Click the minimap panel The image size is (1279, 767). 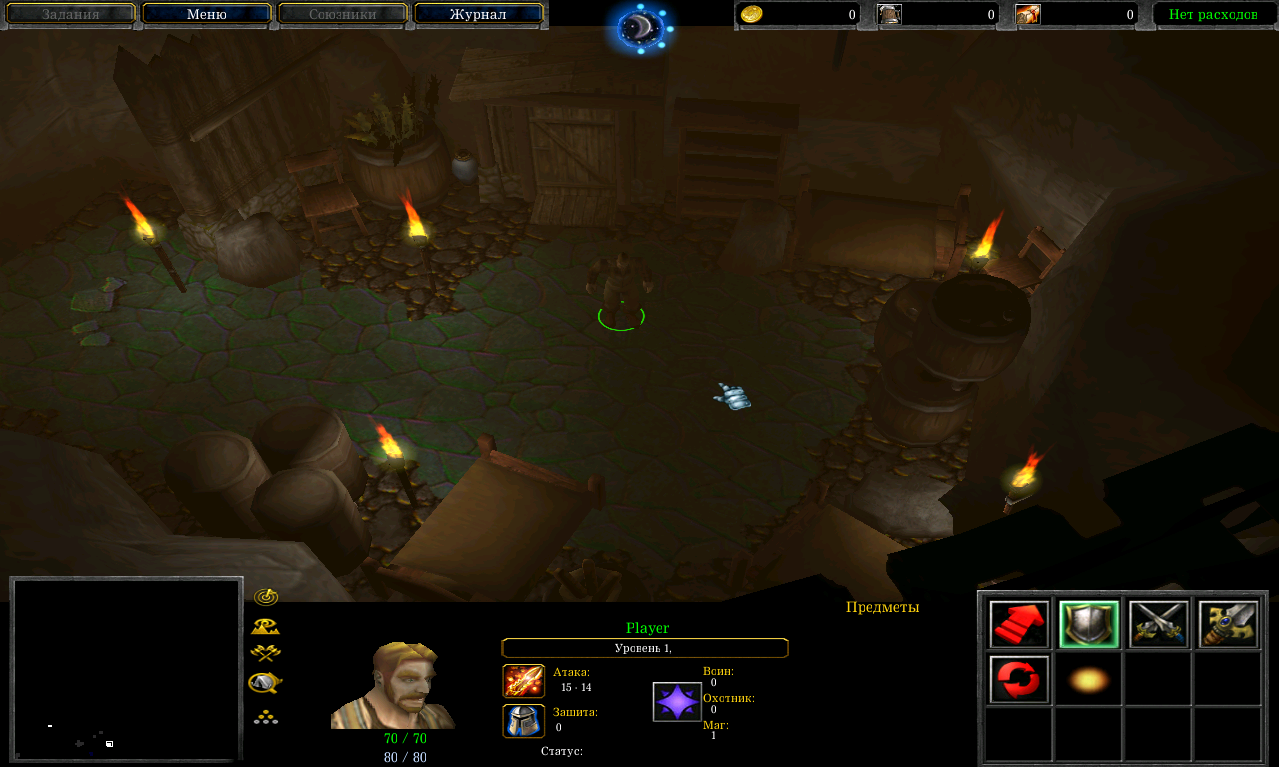(126, 669)
